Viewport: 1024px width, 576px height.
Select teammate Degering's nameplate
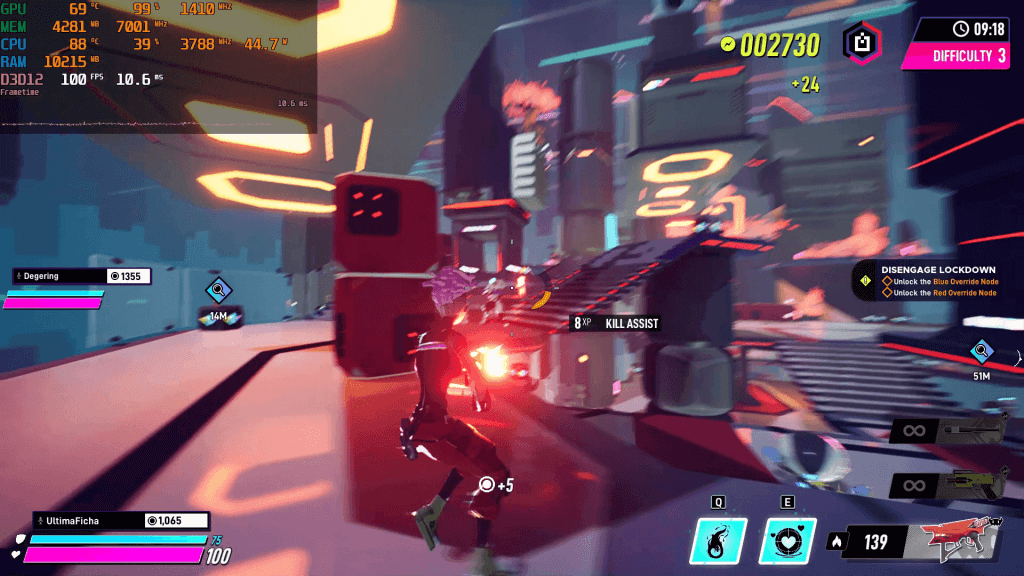coord(82,276)
